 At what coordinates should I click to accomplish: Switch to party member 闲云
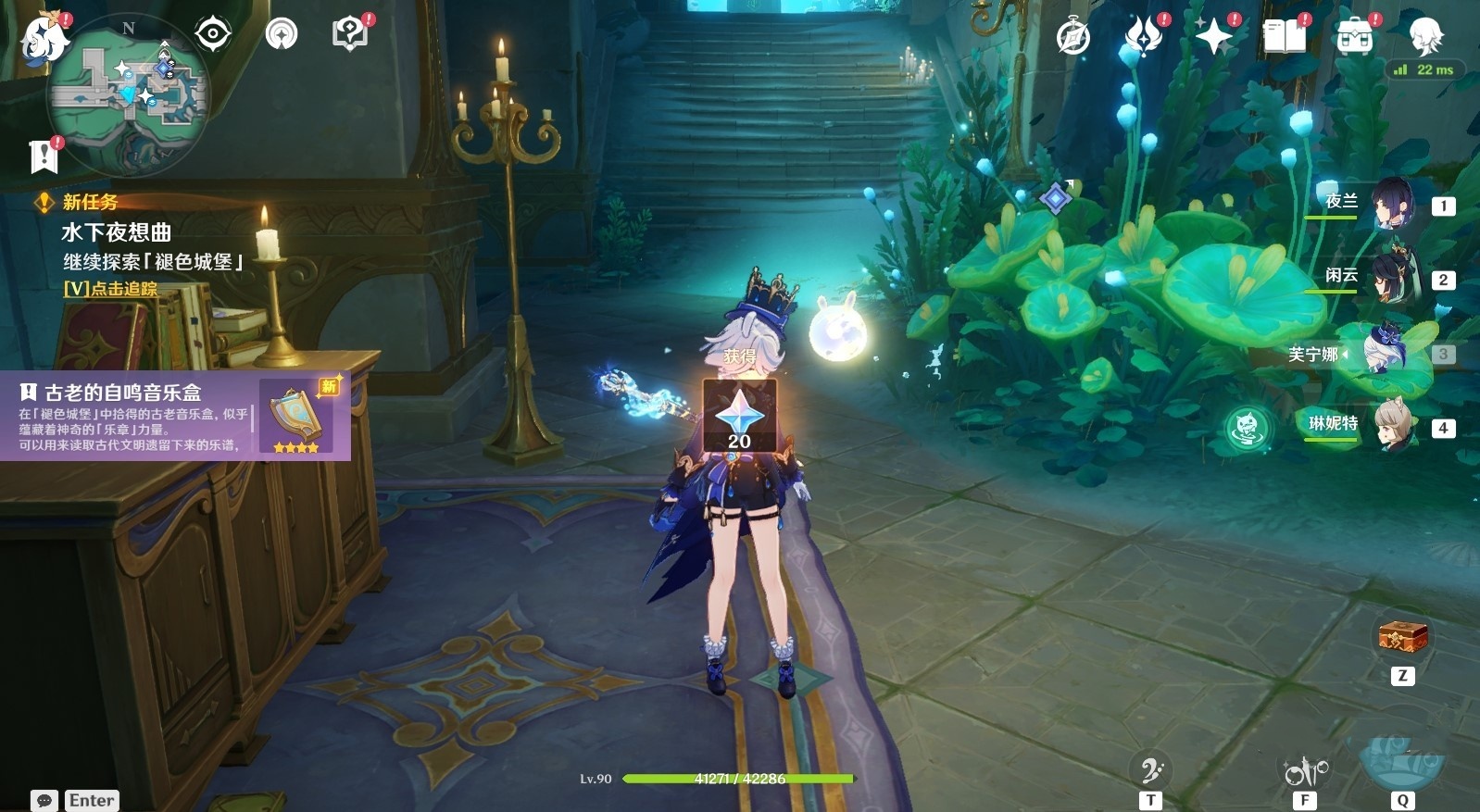click(1391, 279)
